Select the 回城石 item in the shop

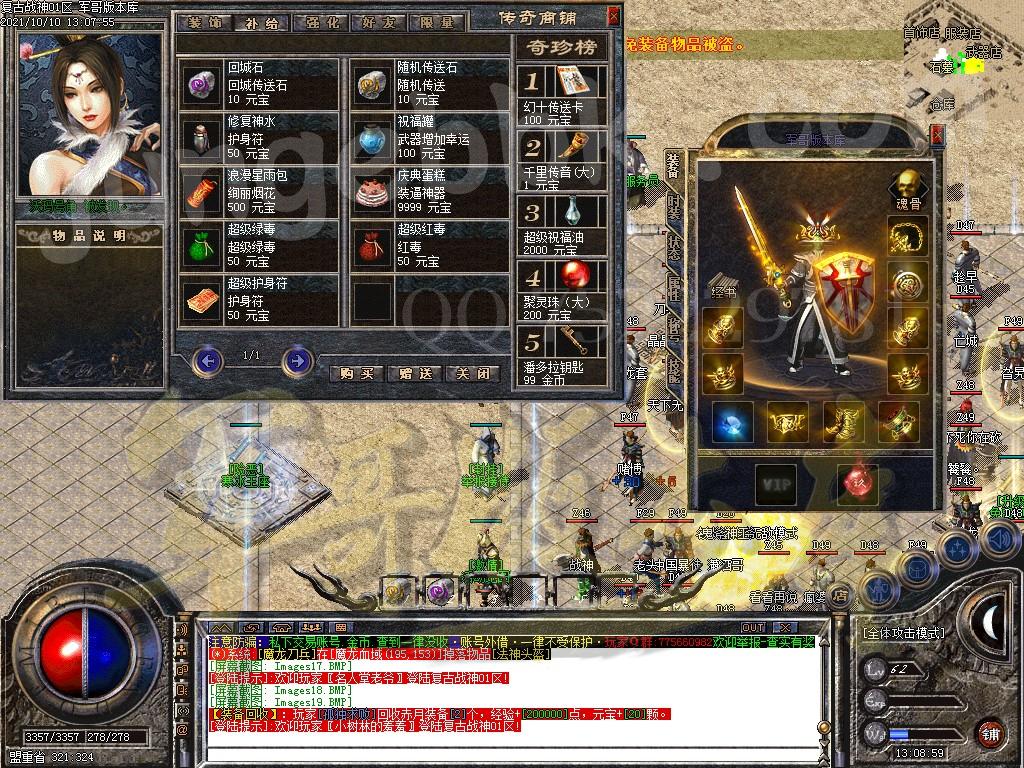[x=202, y=85]
